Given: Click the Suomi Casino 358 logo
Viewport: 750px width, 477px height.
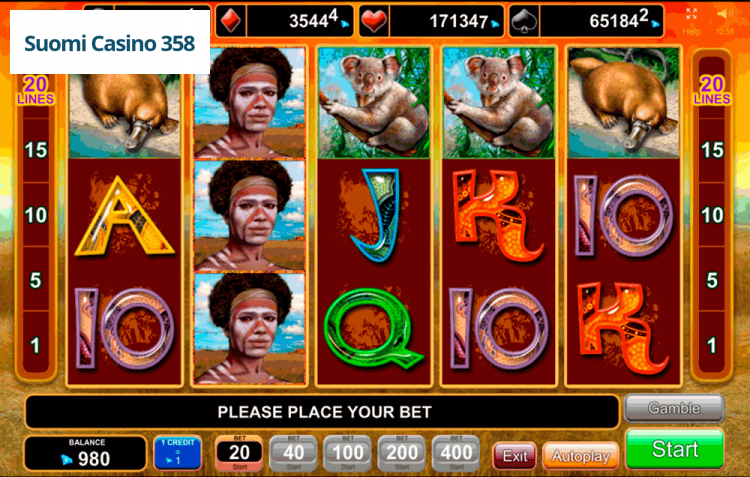Looking at the screenshot, I should (x=110, y=44).
